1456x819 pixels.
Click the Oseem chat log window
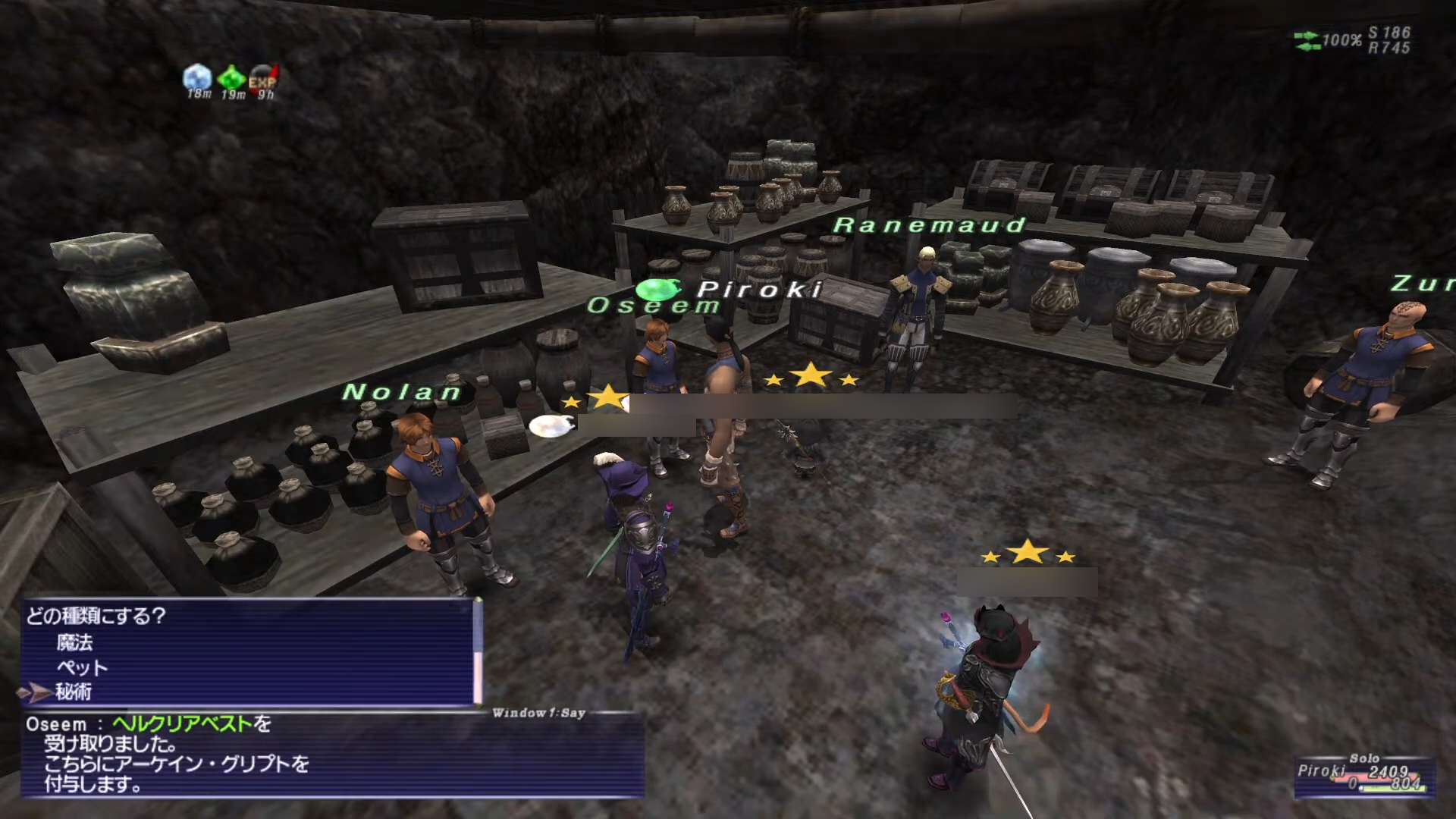click(332, 755)
